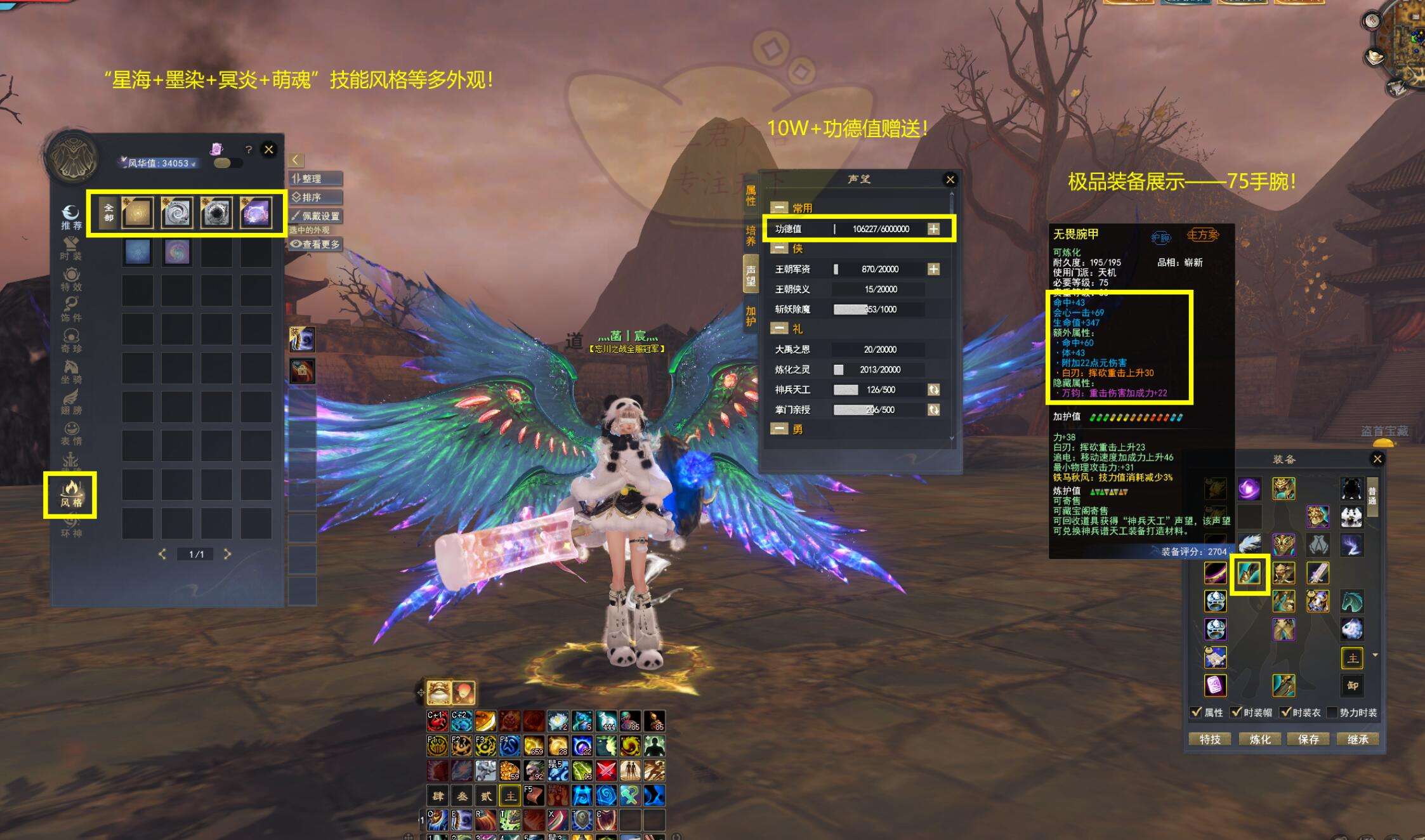Toggle the 时装帽 fashion hat checkbox
The image size is (1425, 840).
1237,712
